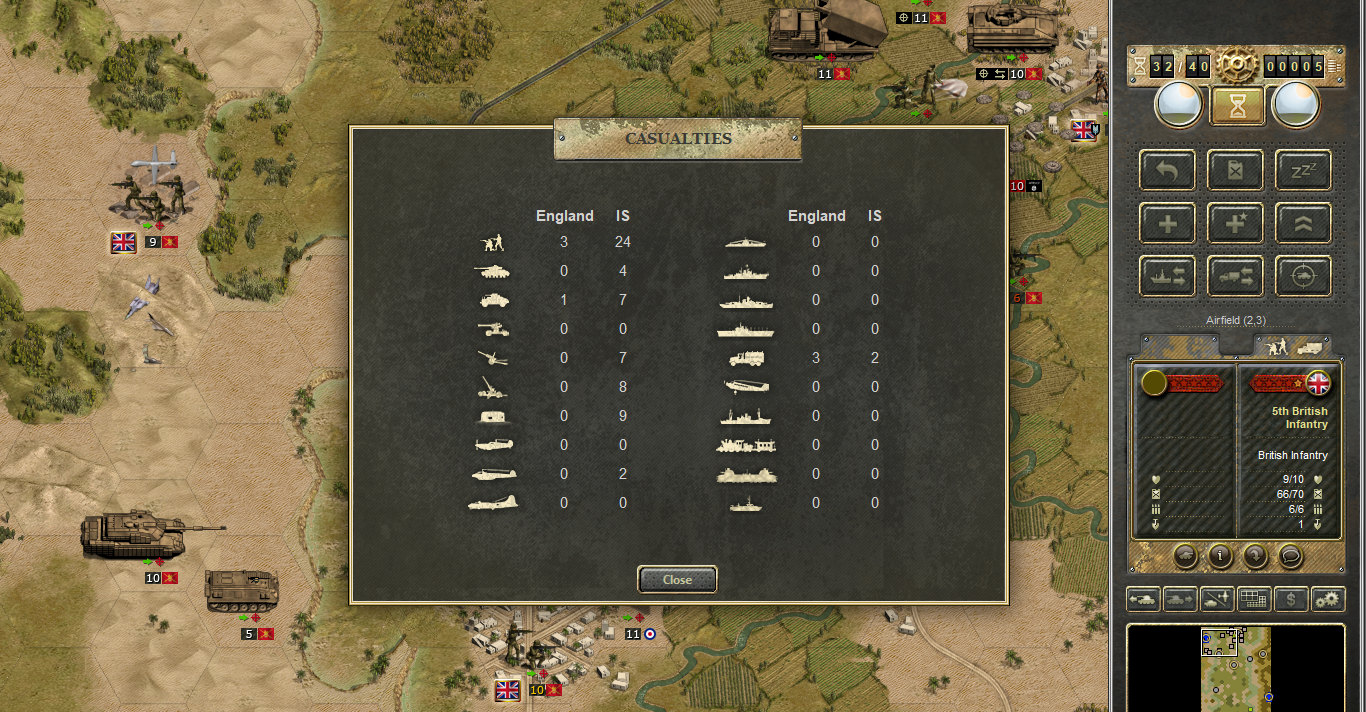Toggle the truck mount transport button
The height and width of the screenshot is (712, 1366).
tap(1235, 276)
